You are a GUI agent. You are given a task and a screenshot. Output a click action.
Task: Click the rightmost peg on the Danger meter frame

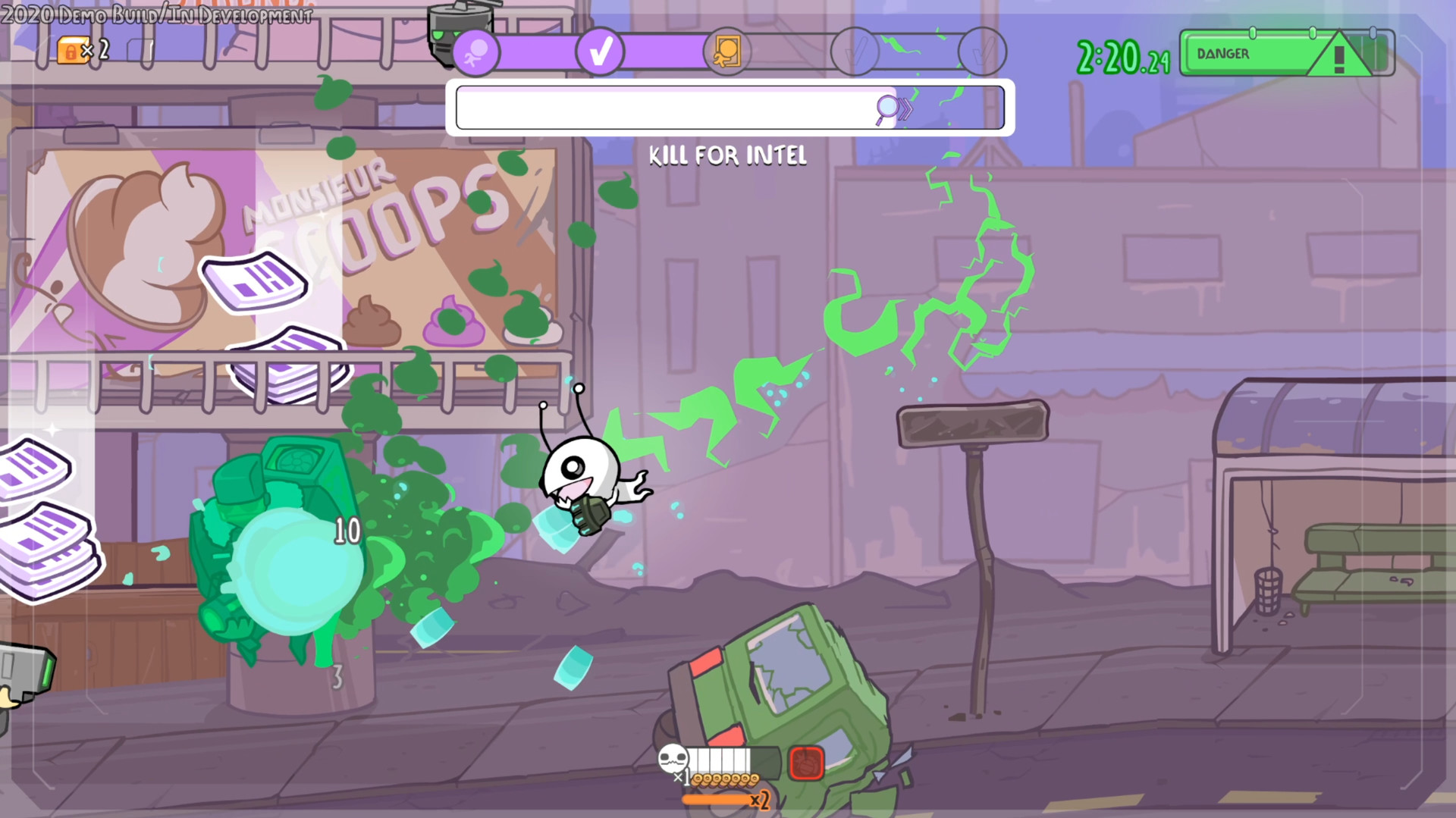tap(1372, 32)
